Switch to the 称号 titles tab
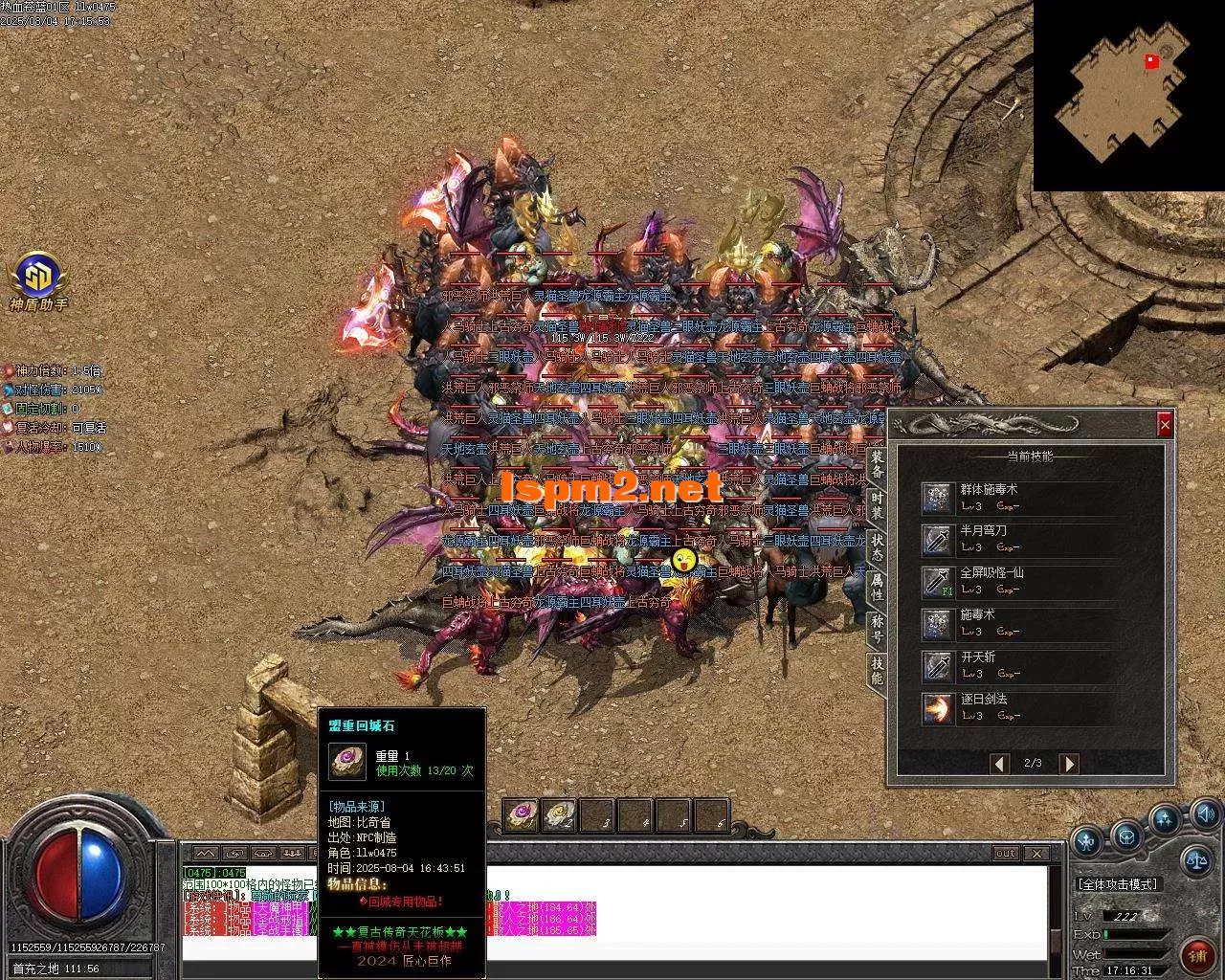Viewport: 1225px width, 980px height. (x=877, y=628)
